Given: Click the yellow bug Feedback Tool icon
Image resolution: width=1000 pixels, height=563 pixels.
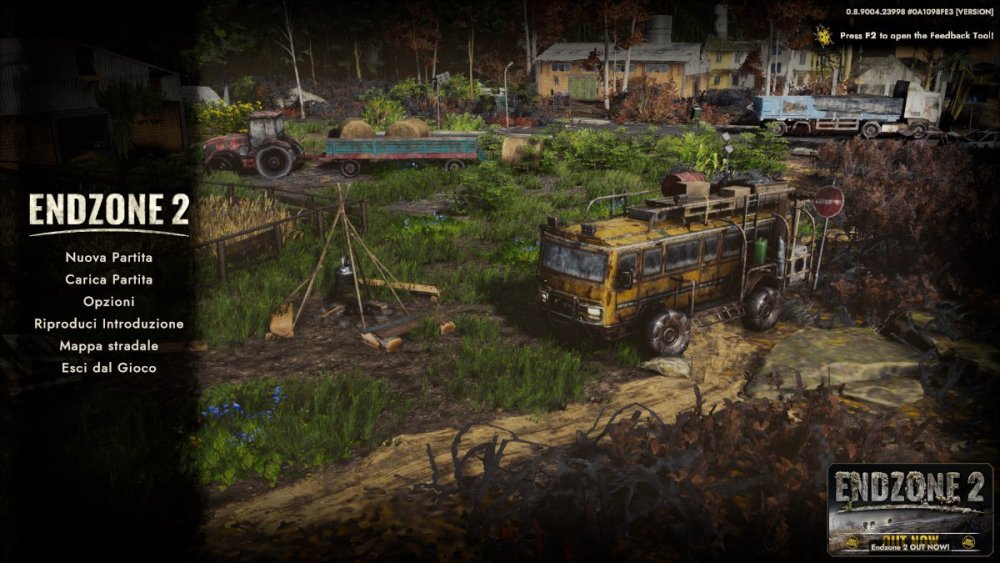Looking at the screenshot, I should (x=824, y=33).
